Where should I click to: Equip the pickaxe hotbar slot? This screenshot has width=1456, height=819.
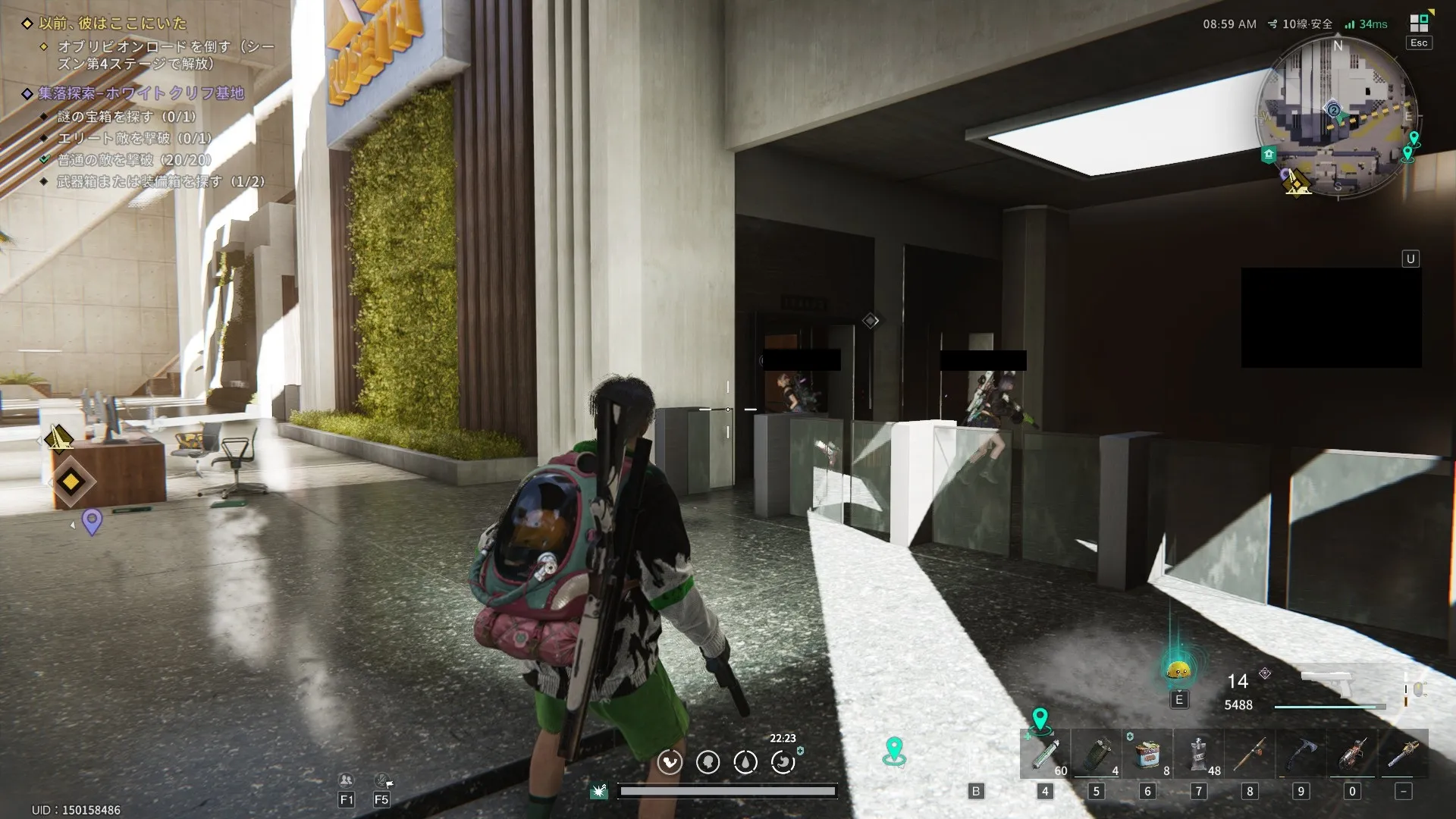(1301, 754)
